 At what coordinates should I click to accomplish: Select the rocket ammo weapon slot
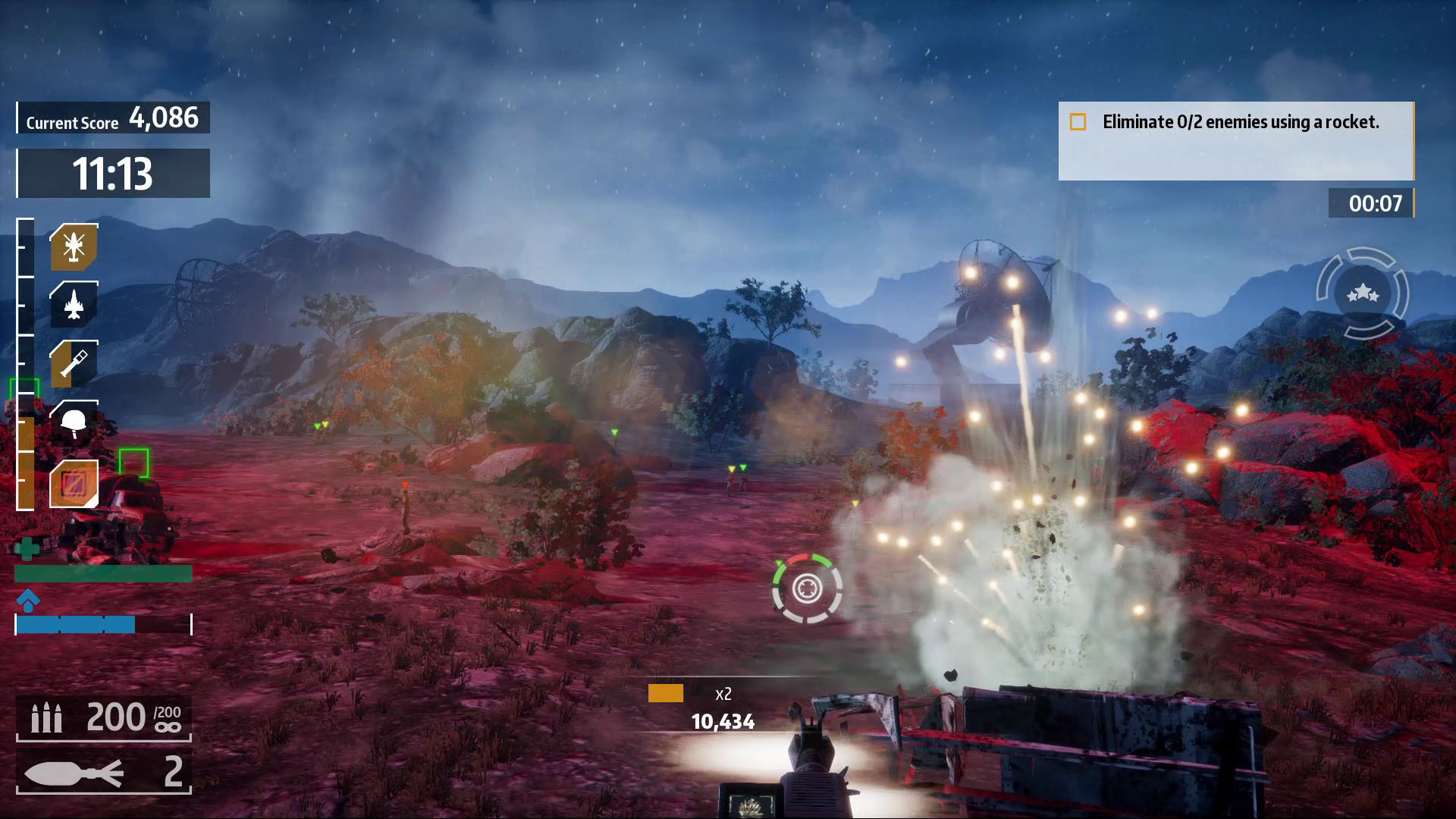click(x=104, y=772)
